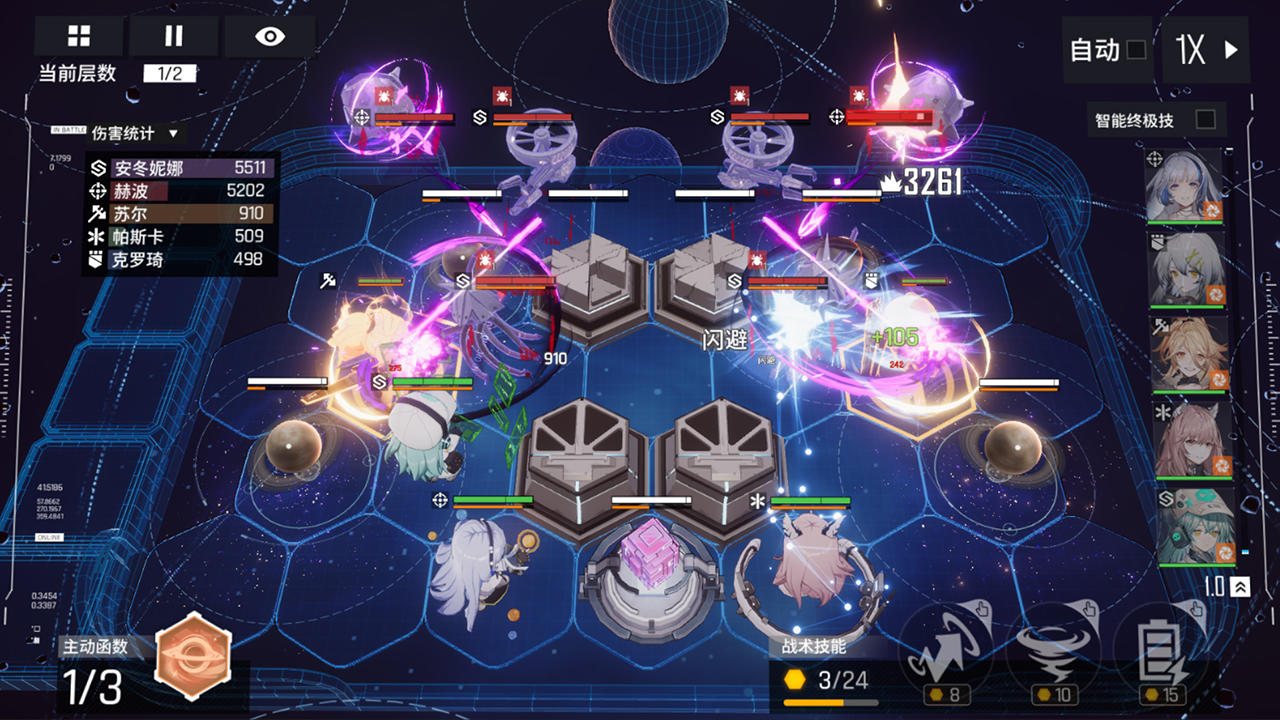Open the four-square grid menu

pyautogui.click(x=79, y=36)
